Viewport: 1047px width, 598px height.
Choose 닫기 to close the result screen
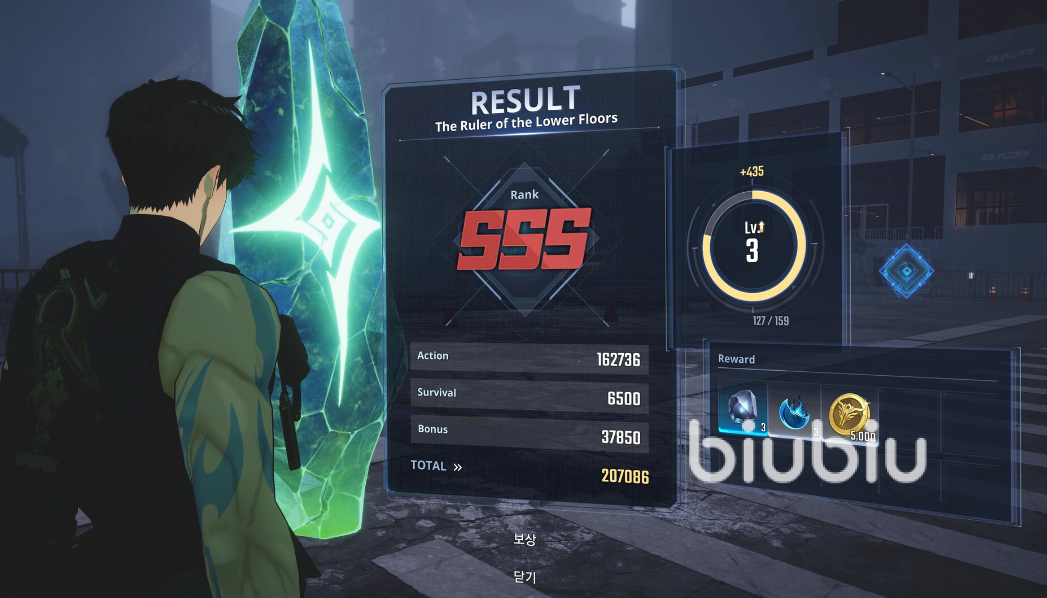(x=525, y=577)
